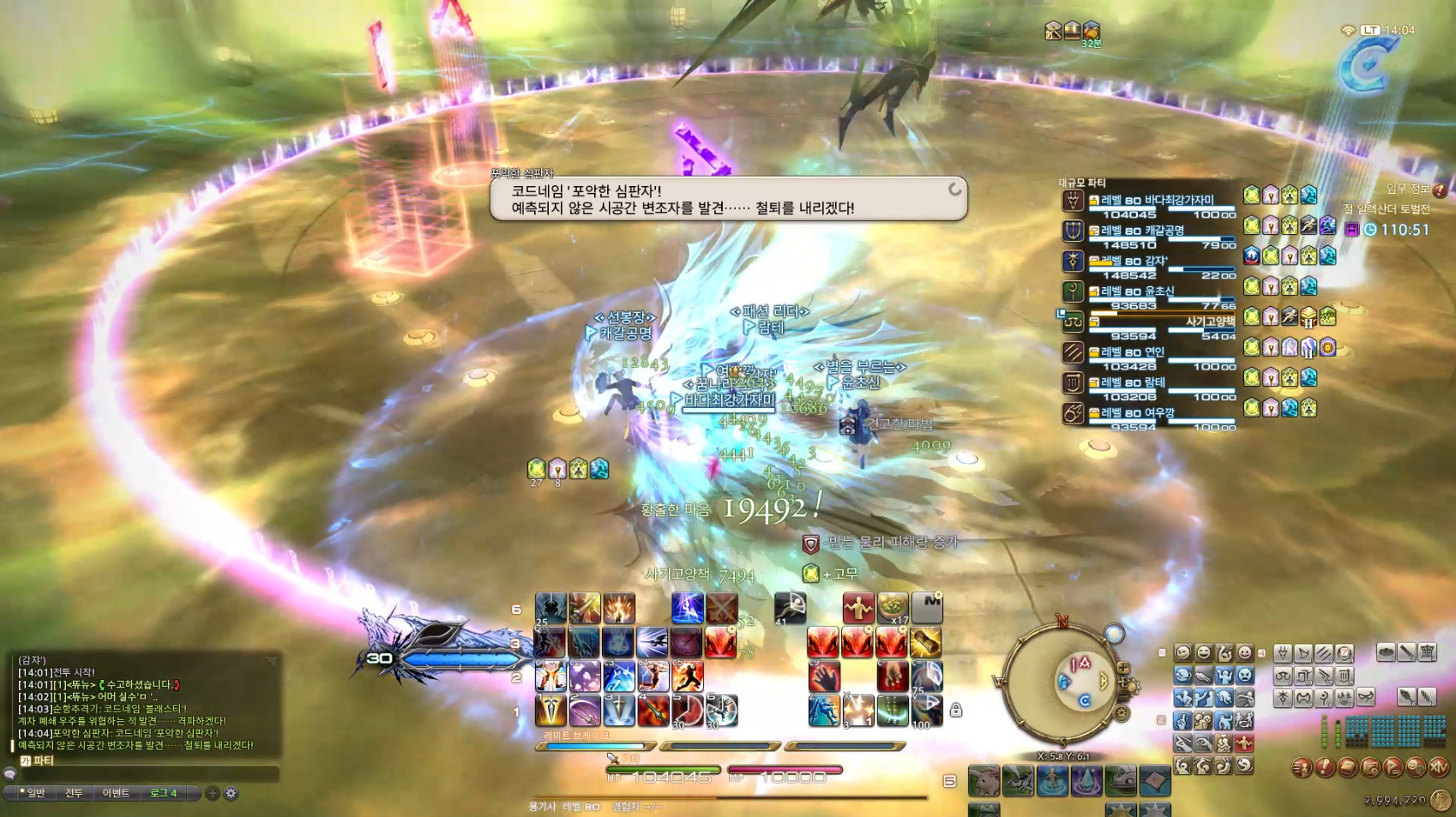Toggle the hotbar lock padlock
Viewport: 1456px width, 817px height.
pos(955,710)
